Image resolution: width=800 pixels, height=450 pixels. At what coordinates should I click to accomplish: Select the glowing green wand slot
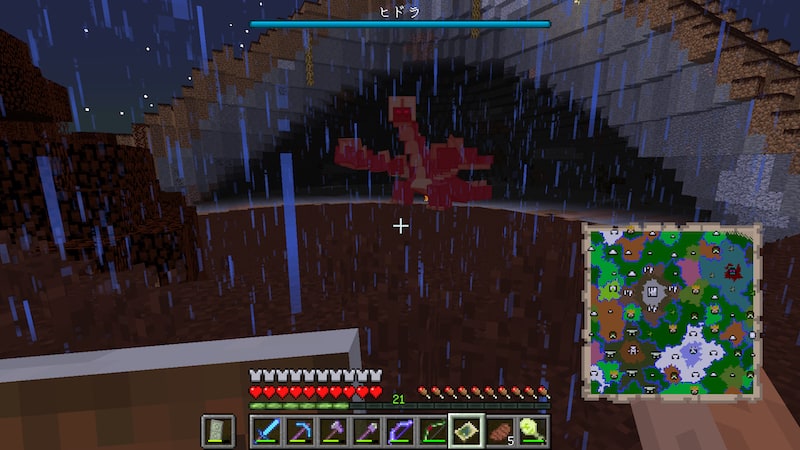532,431
